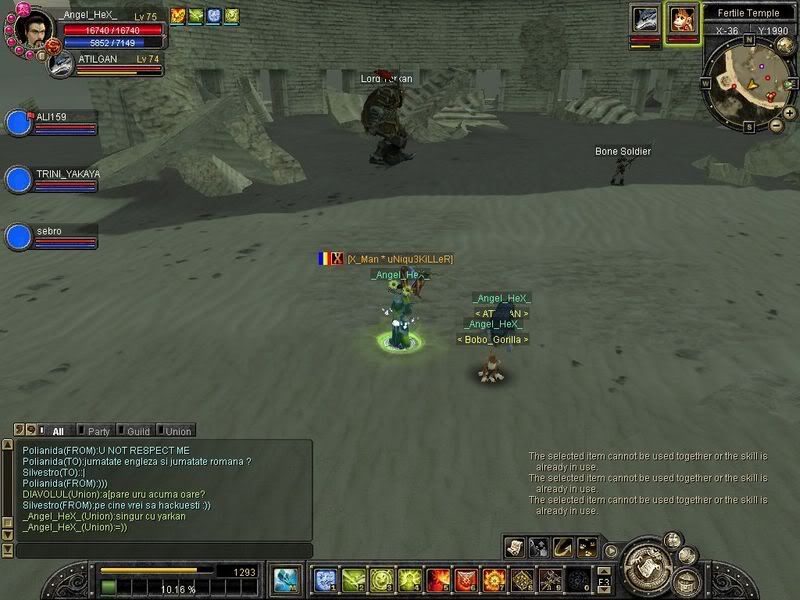Zoom out the minimap with minus button
Image resolution: width=800 pixels, height=600 pixels.
pyautogui.click(x=777, y=125)
